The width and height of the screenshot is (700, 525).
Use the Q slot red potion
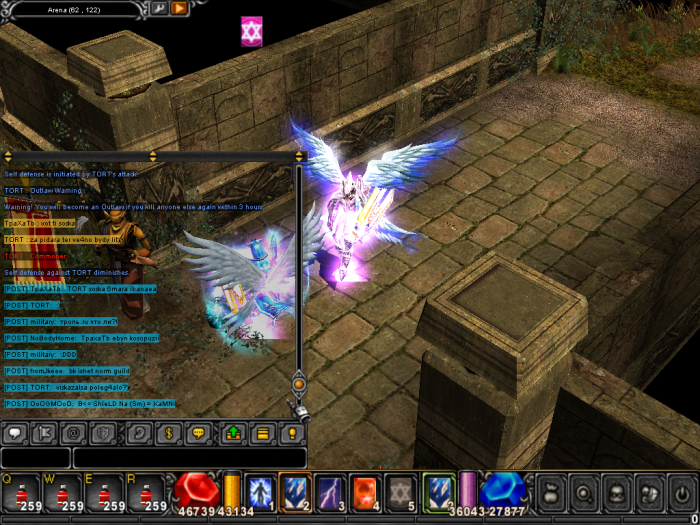click(20, 493)
